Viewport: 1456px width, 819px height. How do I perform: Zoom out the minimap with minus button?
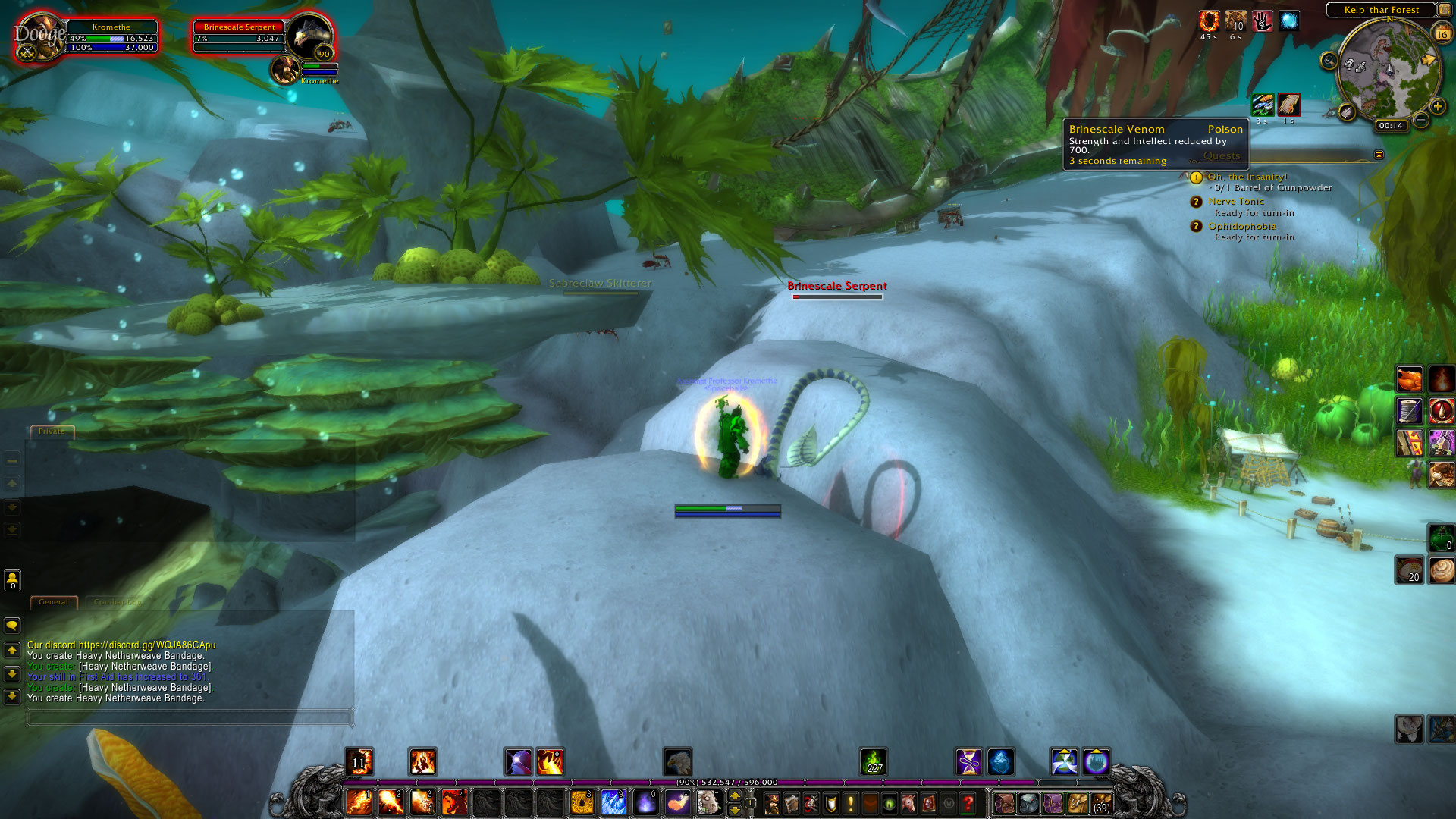click(1421, 120)
